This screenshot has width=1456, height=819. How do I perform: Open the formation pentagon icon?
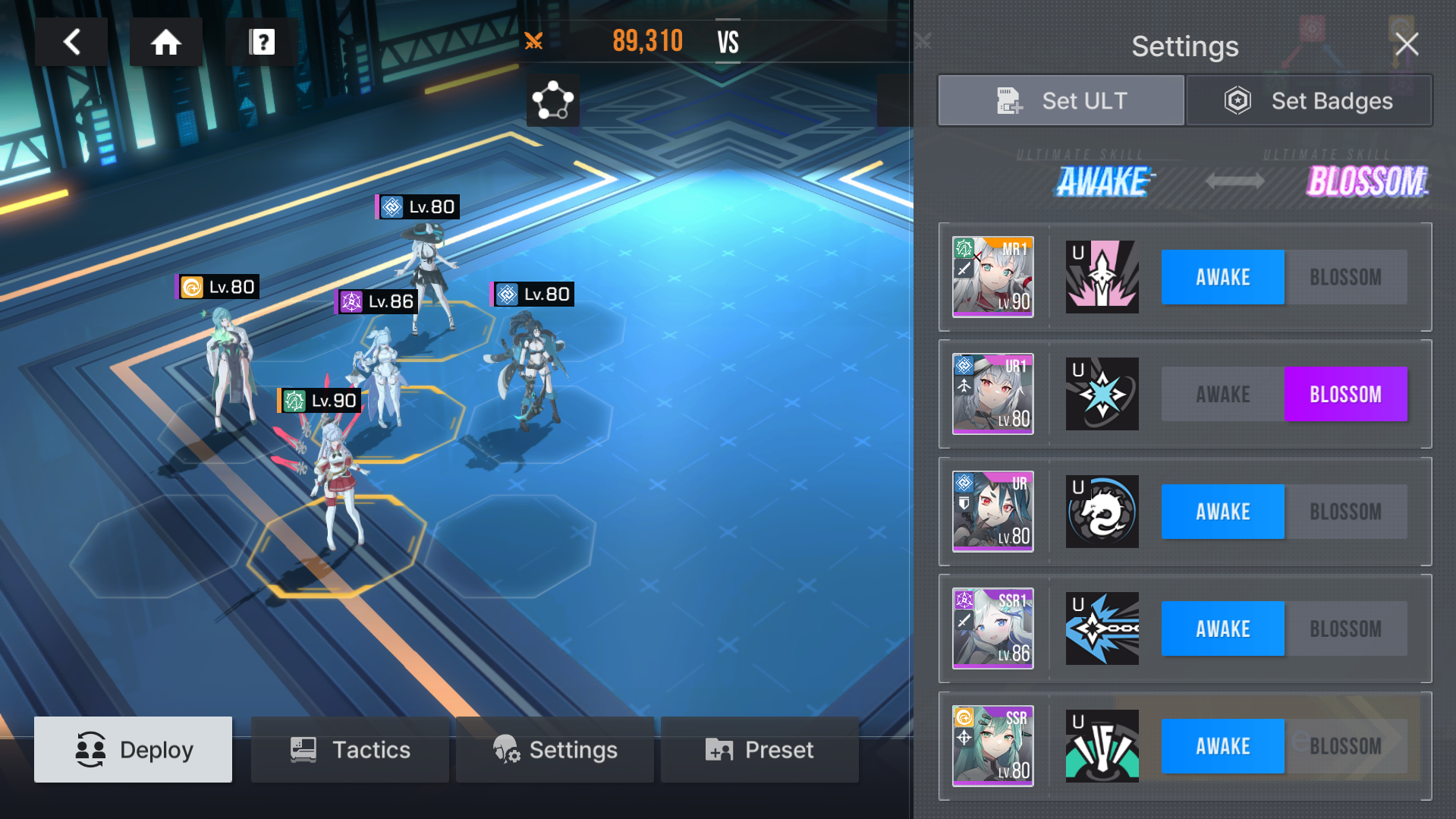coord(552,100)
